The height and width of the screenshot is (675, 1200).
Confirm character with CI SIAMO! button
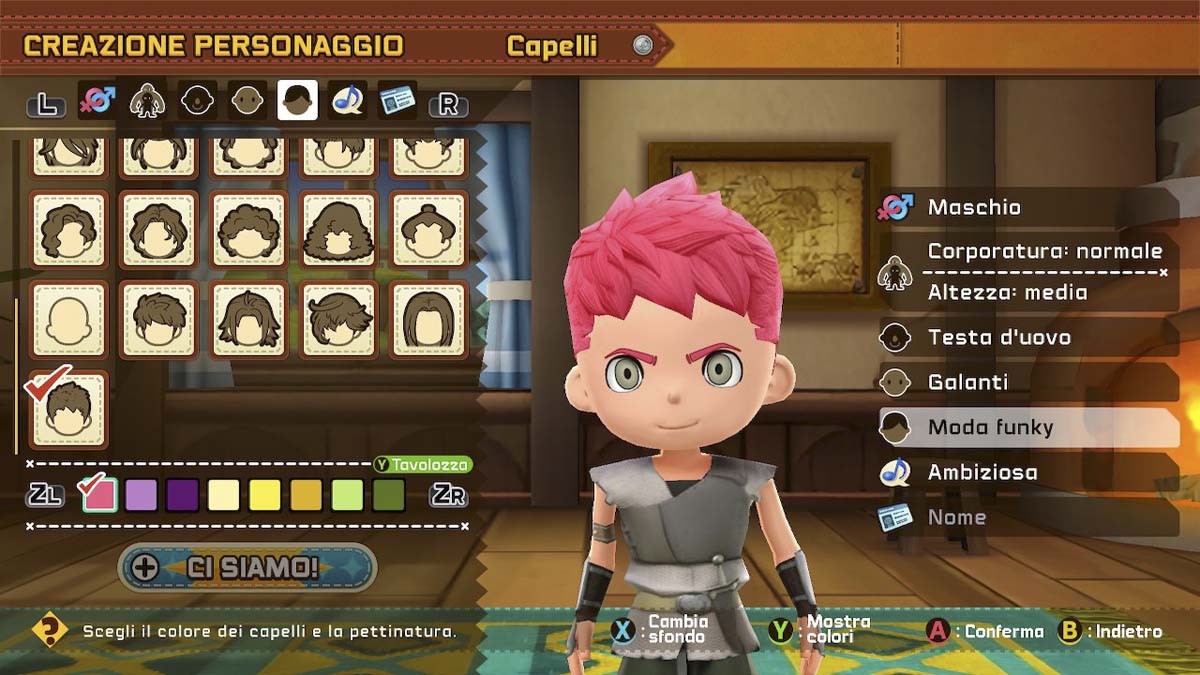[247, 568]
